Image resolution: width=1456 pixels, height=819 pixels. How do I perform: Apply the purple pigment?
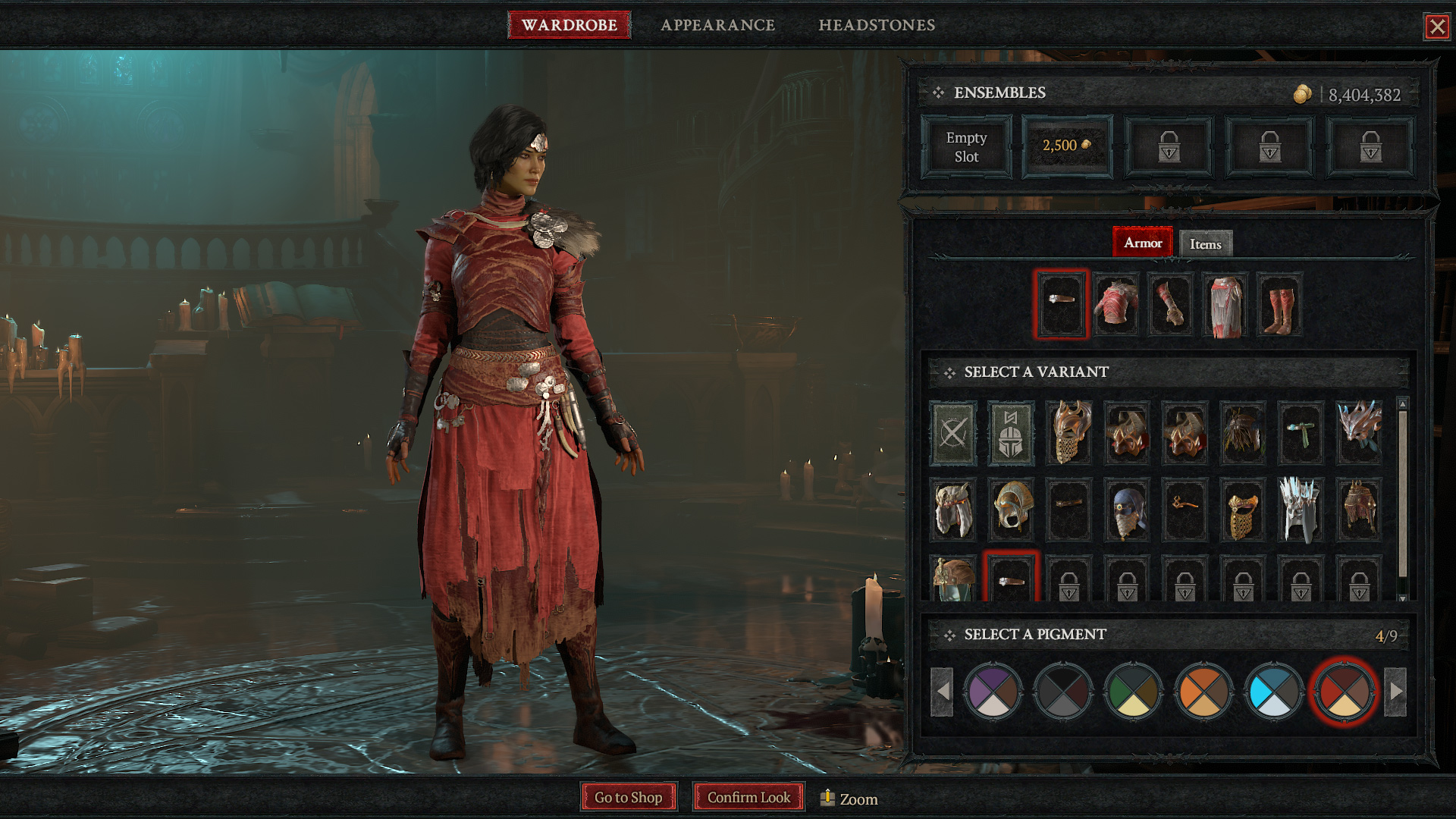[993, 692]
